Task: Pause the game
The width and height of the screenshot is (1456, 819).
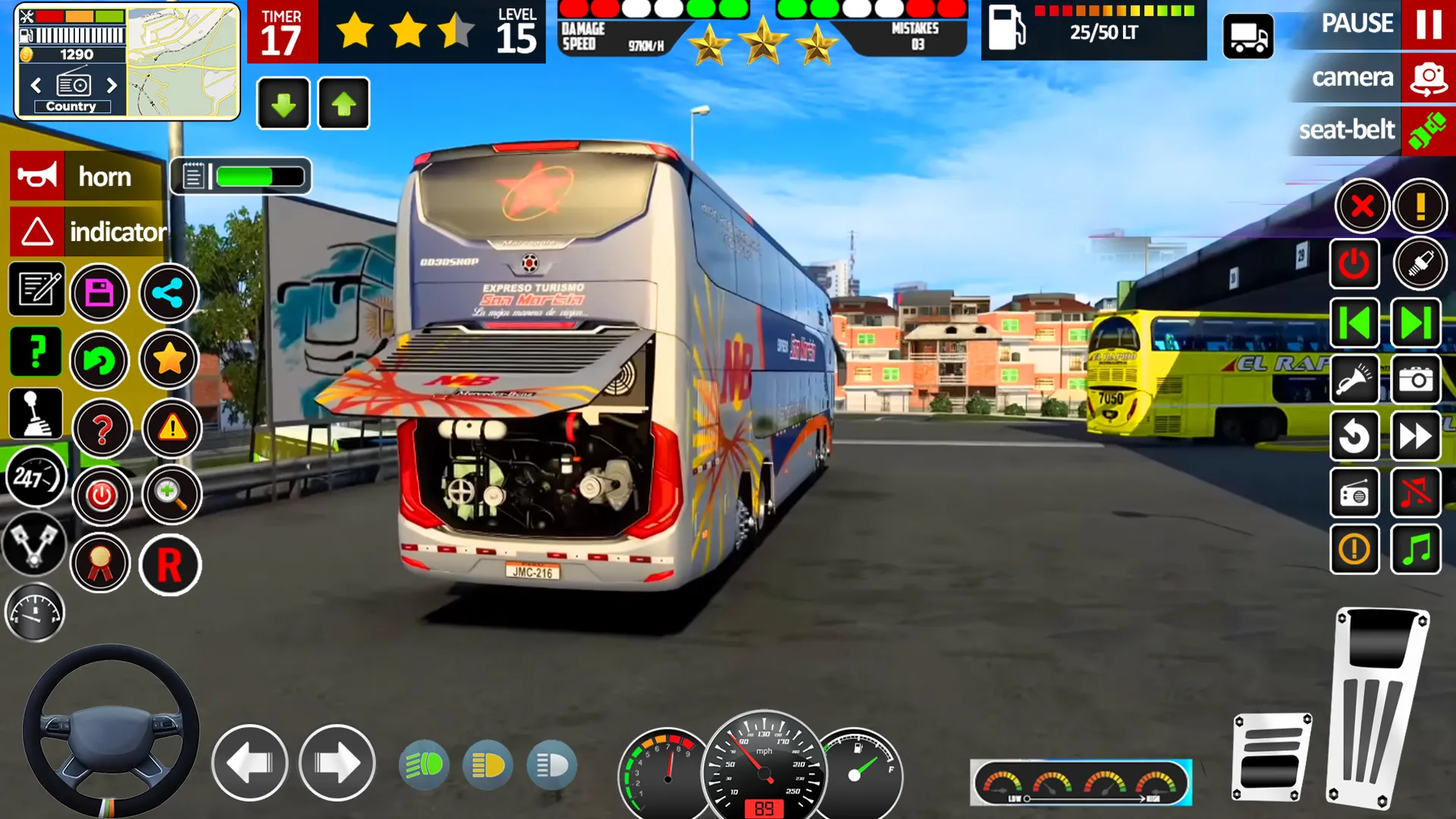Action: [x=1428, y=24]
